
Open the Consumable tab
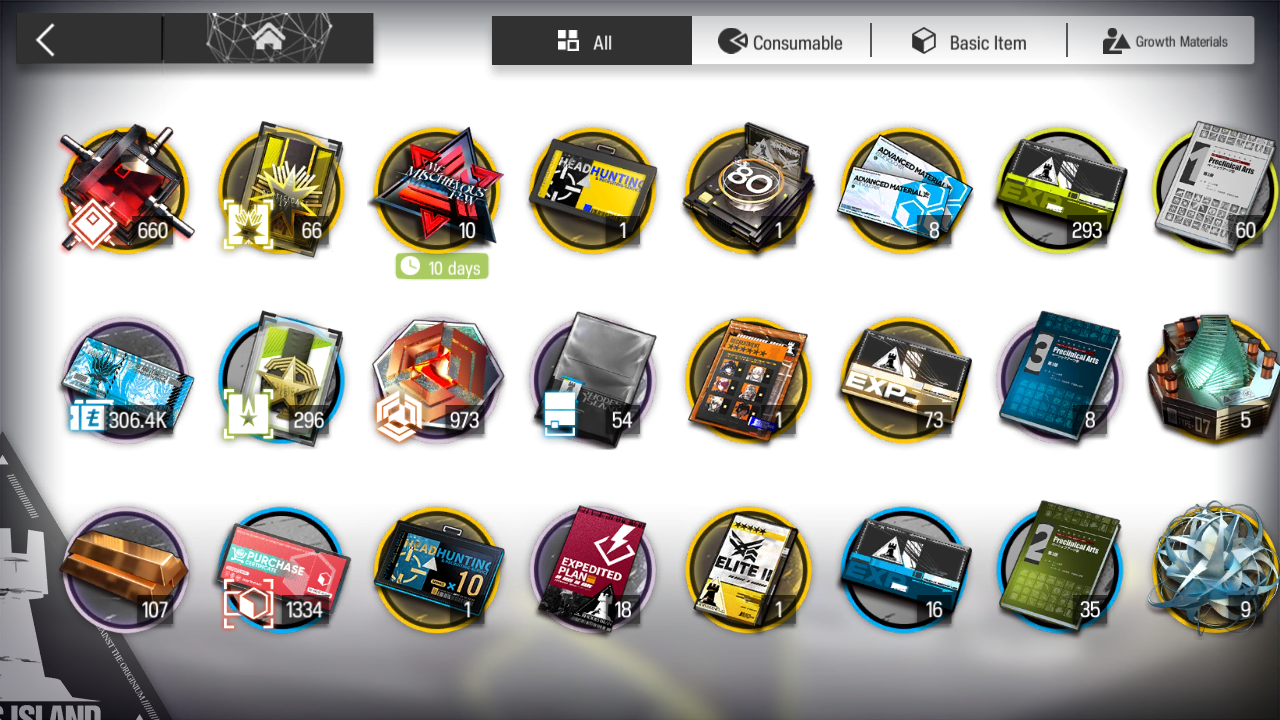tap(781, 42)
